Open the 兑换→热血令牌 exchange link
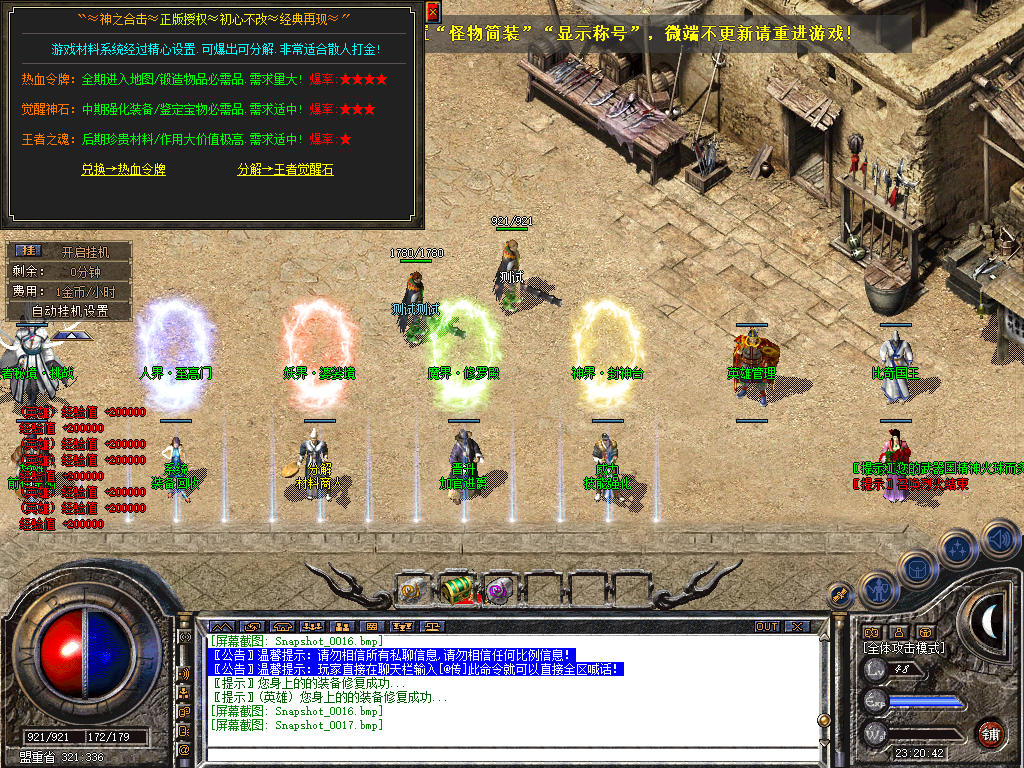This screenshot has height=768, width=1024. click(x=123, y=170)
